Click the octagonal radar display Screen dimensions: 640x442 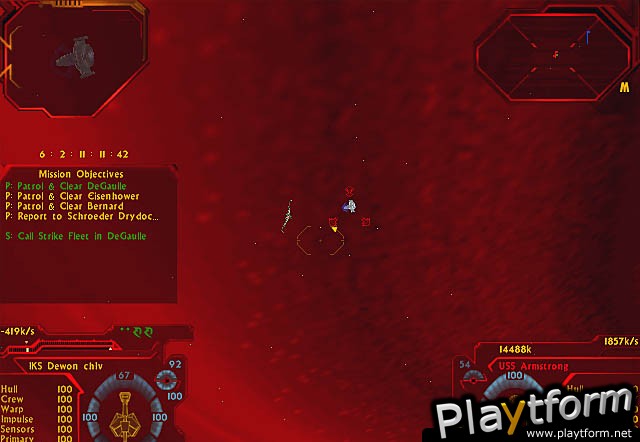552,53
